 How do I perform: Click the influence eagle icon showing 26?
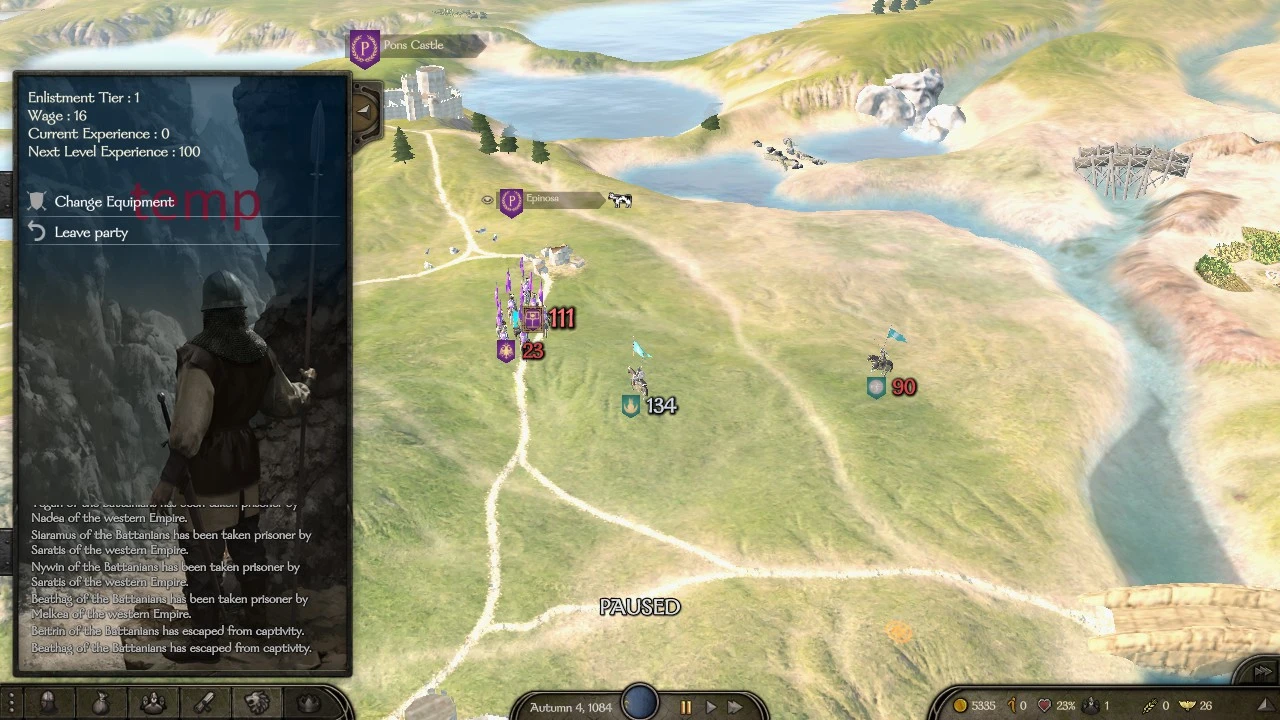point(1188,705)
